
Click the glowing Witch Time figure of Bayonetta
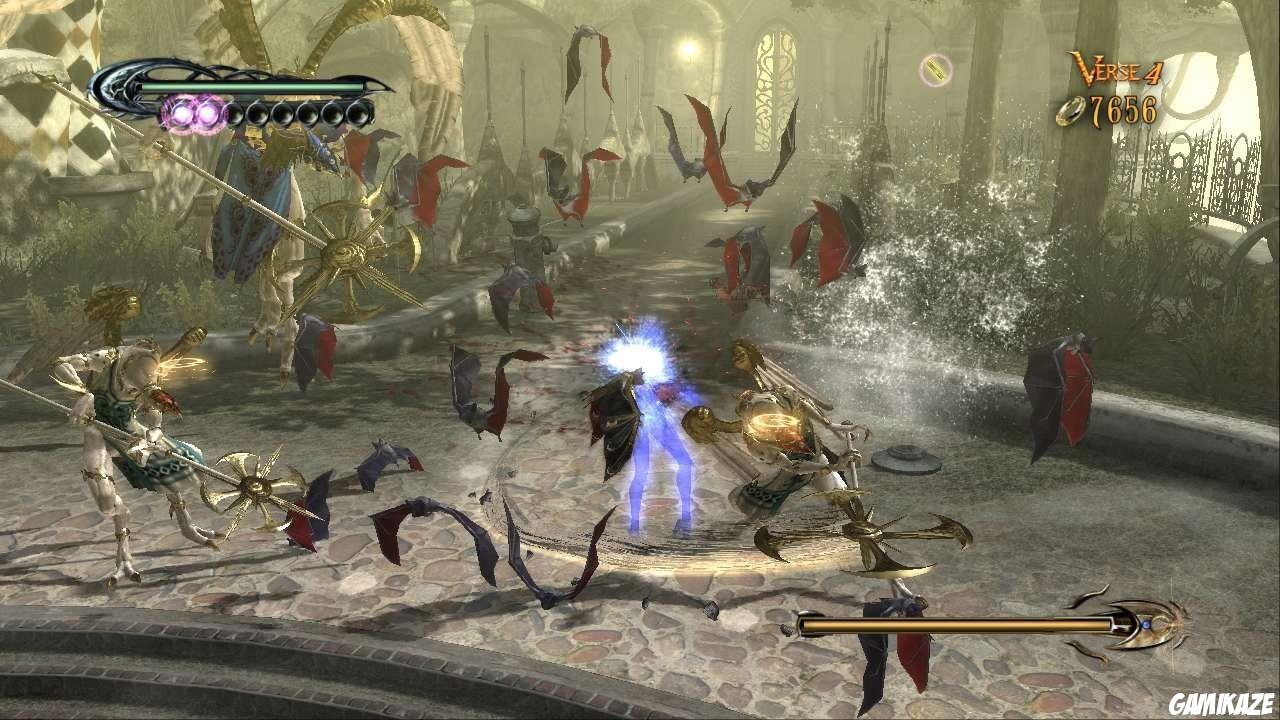pyautogui.click(x=655, y=430)
